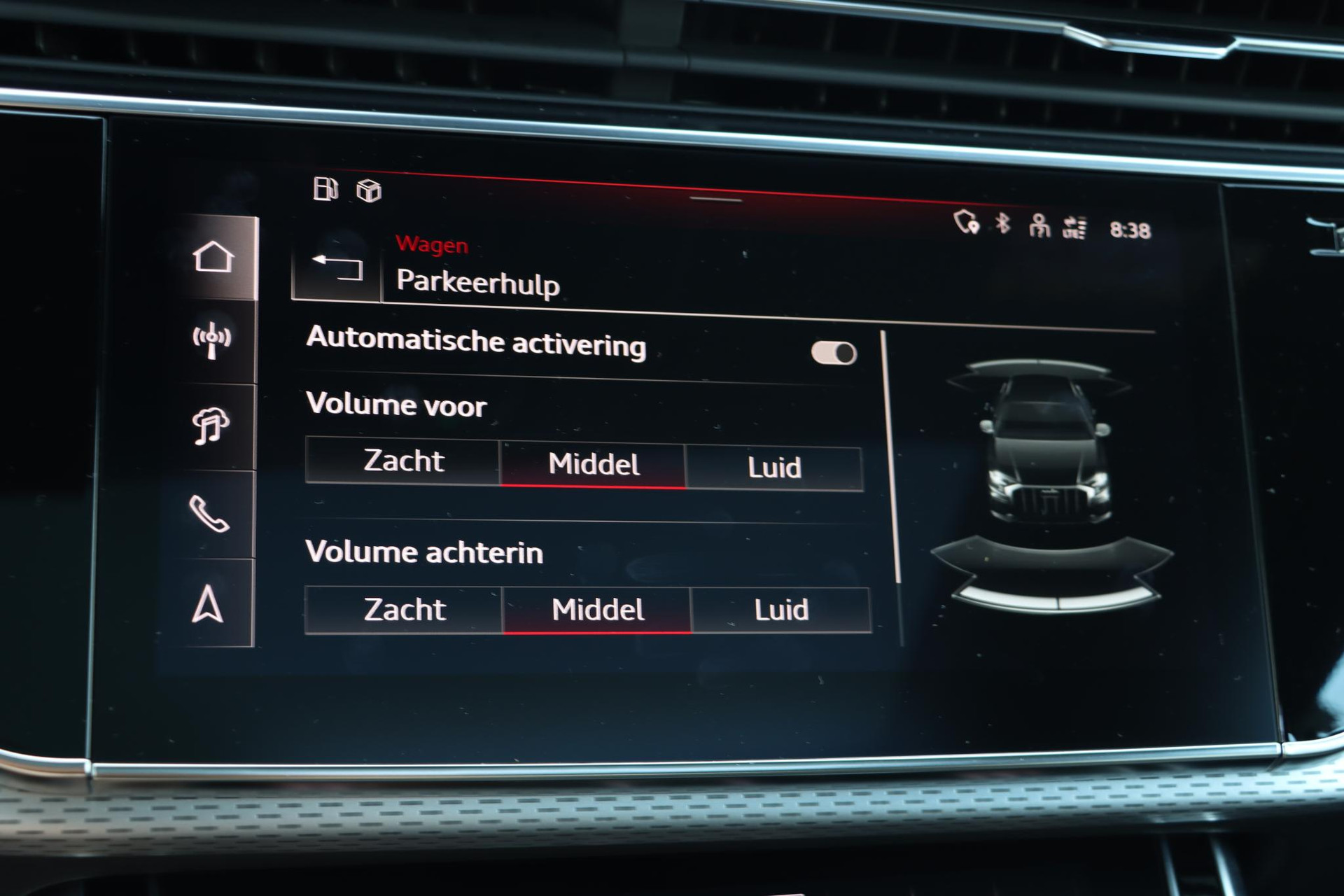
Task: Open the navigation arrow menu
Action: coord(207,604)
